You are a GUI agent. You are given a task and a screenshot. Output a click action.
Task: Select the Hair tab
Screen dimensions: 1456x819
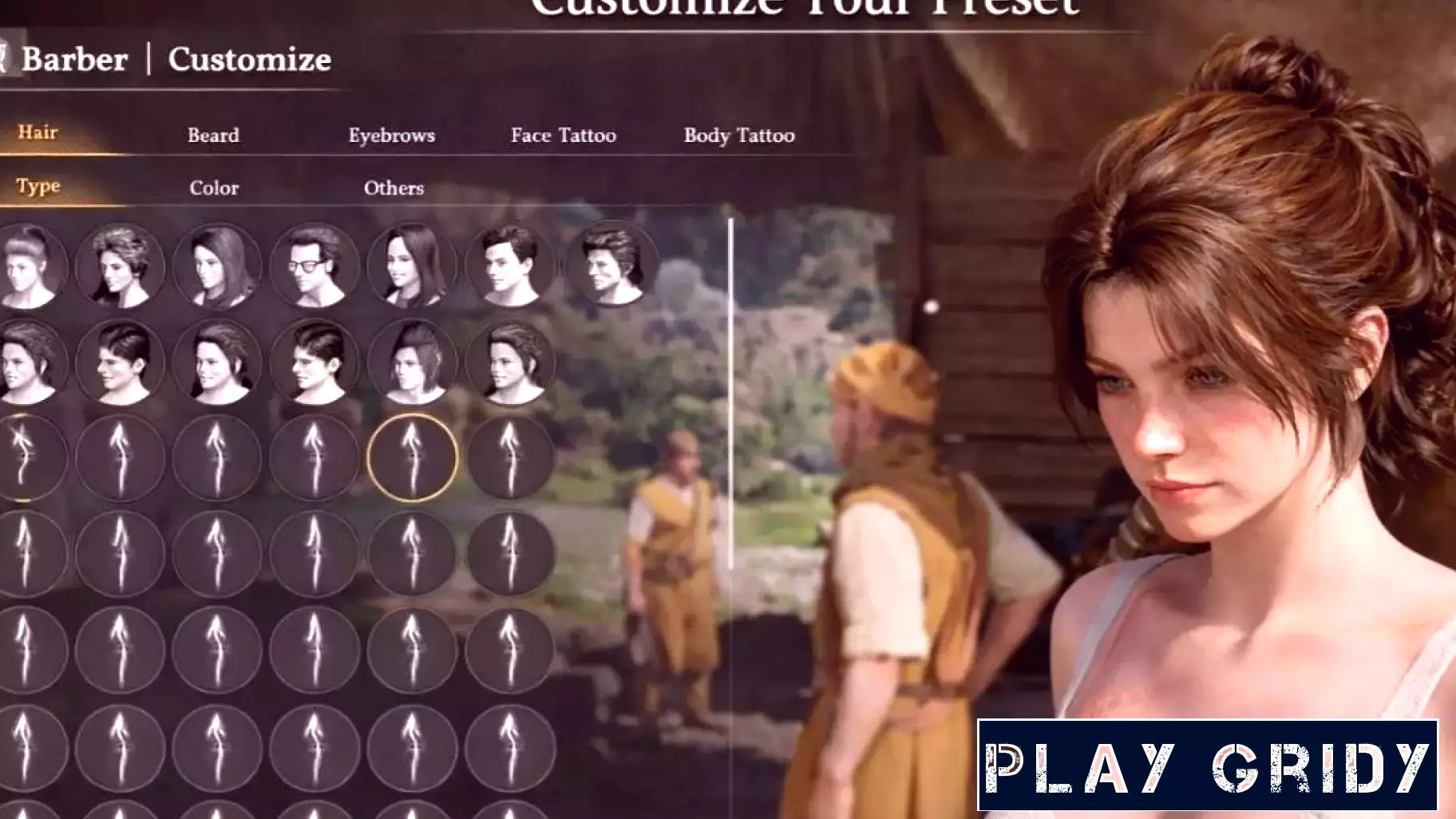coord(38,134)
